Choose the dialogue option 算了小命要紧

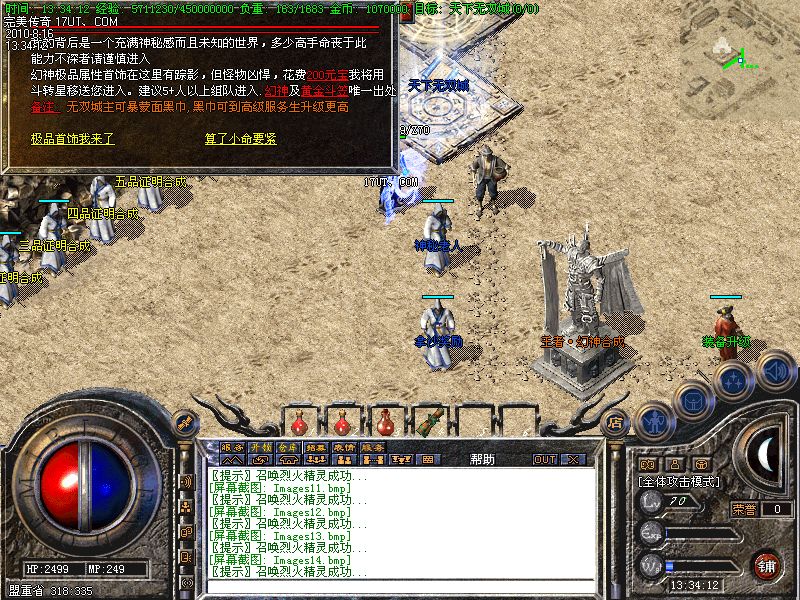click(241, 139)
